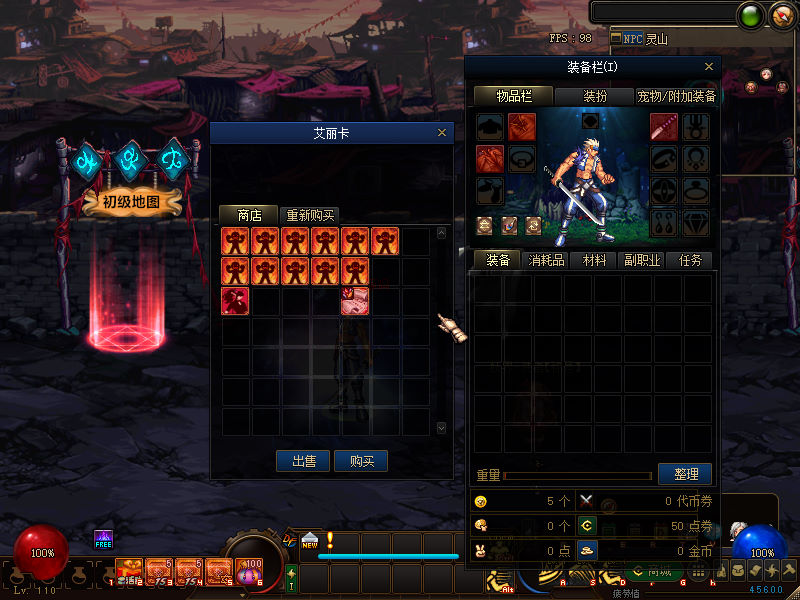800x600 pixels.
Task: Click the 购买 buy button
Action: coord(361,461)
